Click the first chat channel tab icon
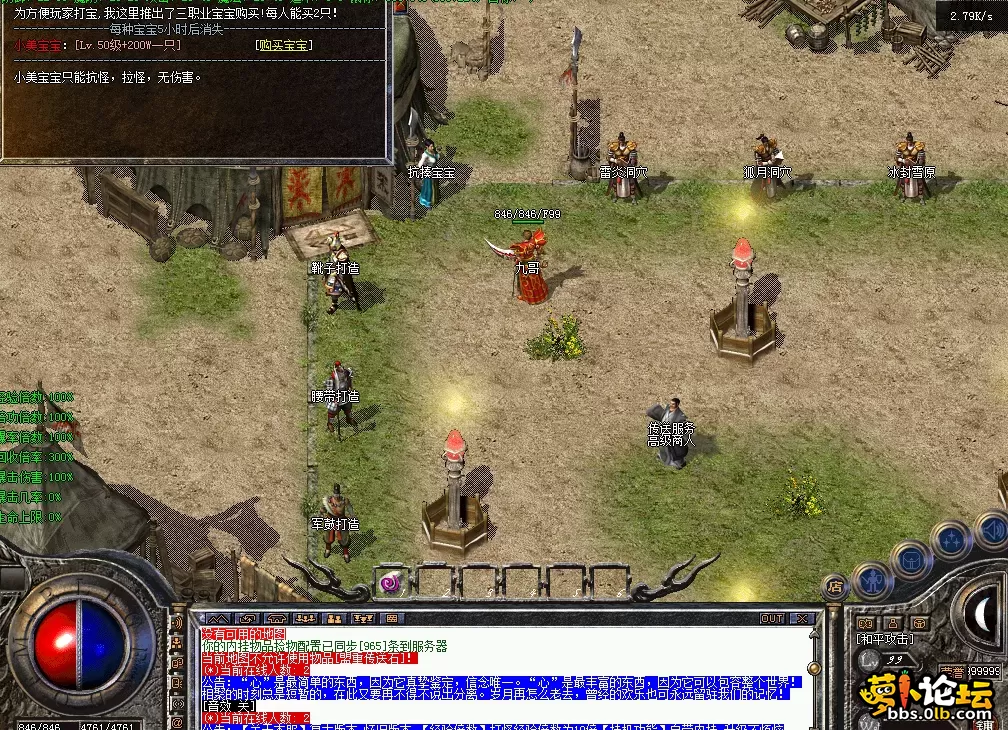This screenshot has width=1008, height=730. 217,619
